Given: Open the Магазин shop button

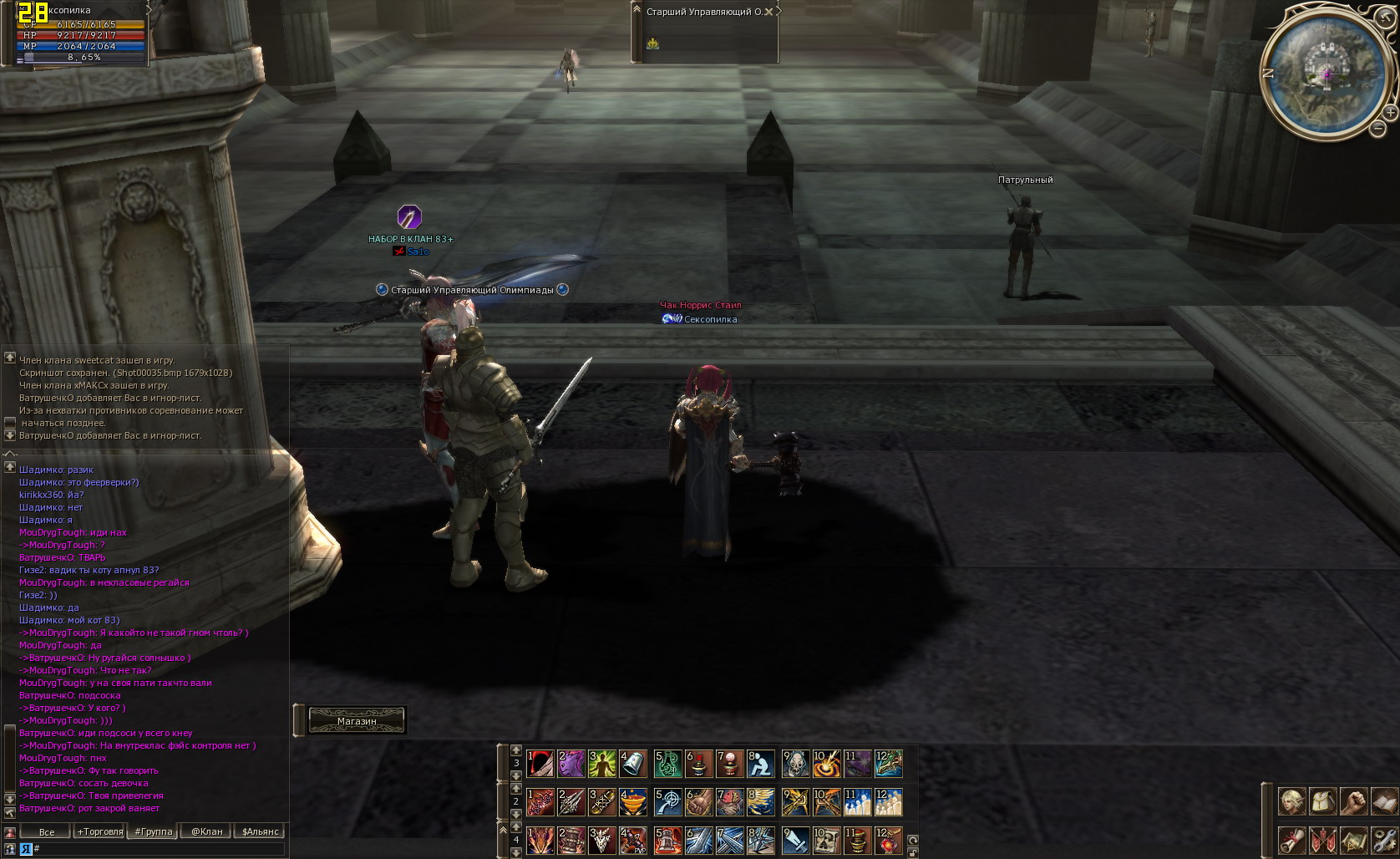Looking at the screenshot, I should pos(357,720).
